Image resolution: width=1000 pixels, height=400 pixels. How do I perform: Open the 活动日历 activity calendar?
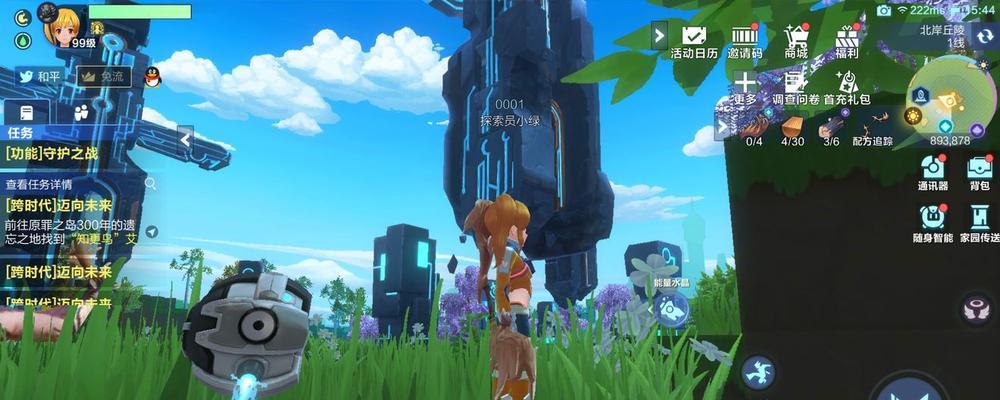point(694,40)
